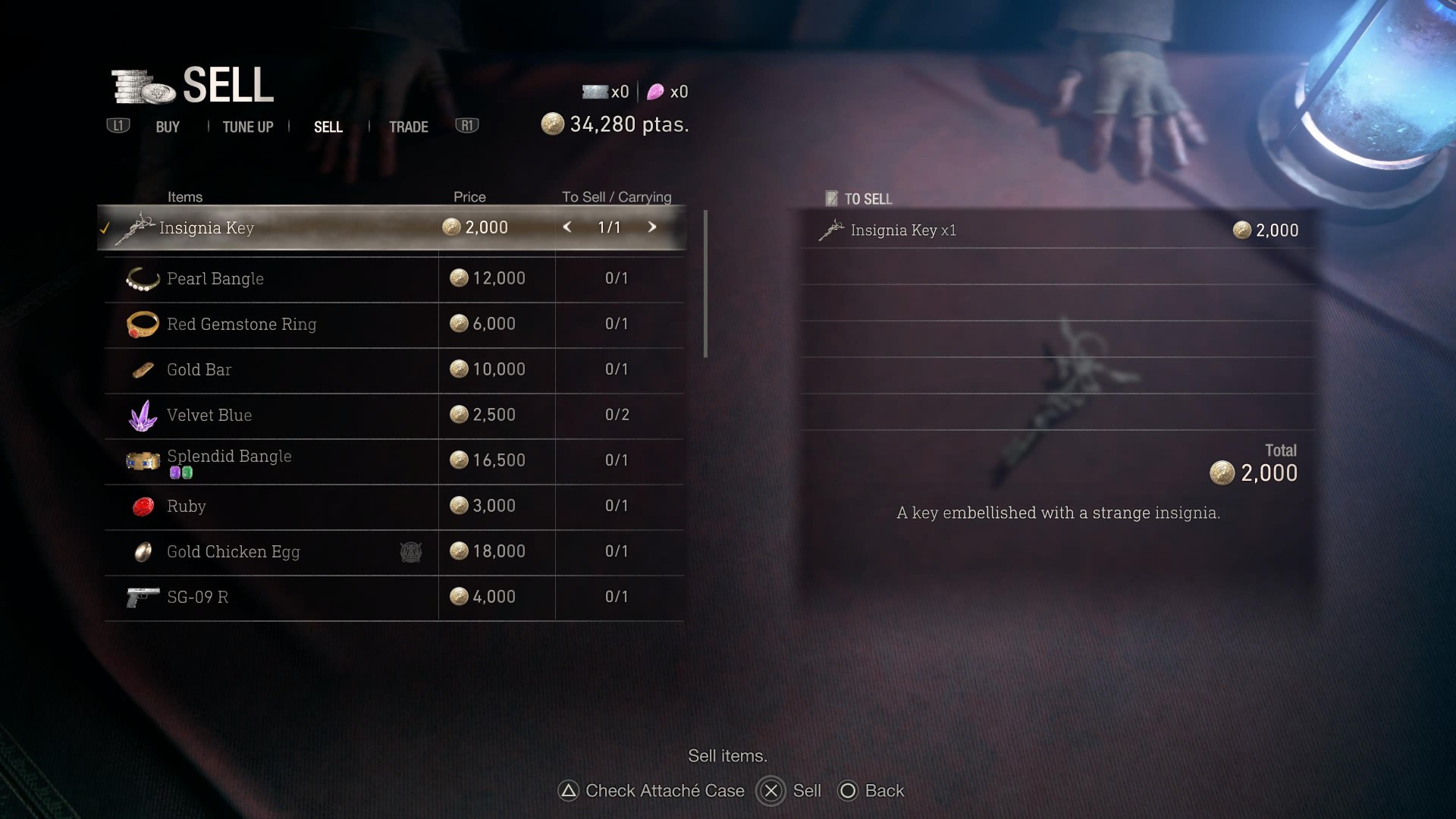Image resolution: width=1456 pixels, height=819 pixels.
Task: Click the L1 shoulder button indicator
Action: 118,127
